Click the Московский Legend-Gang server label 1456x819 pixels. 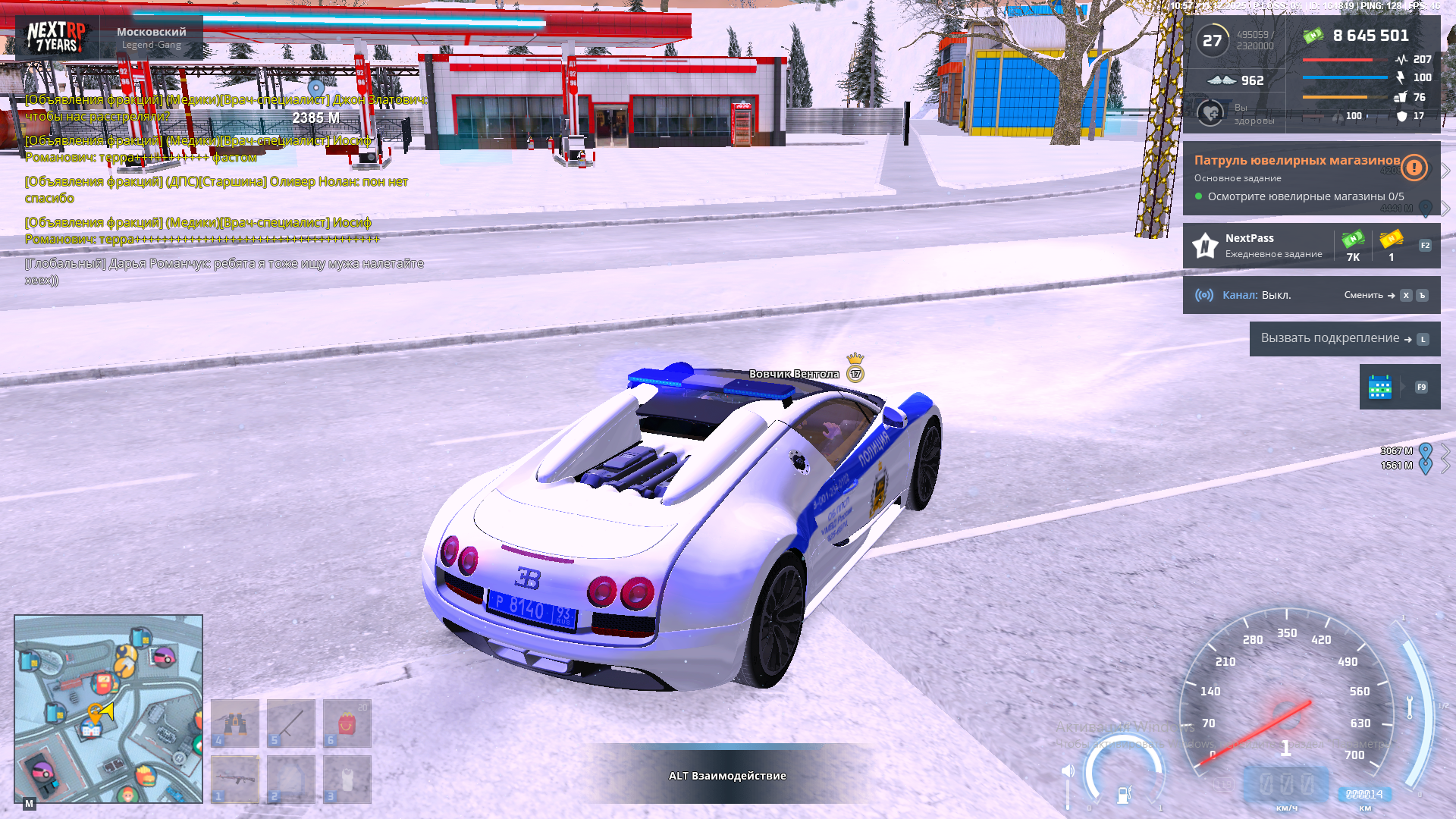coord(152,37)
